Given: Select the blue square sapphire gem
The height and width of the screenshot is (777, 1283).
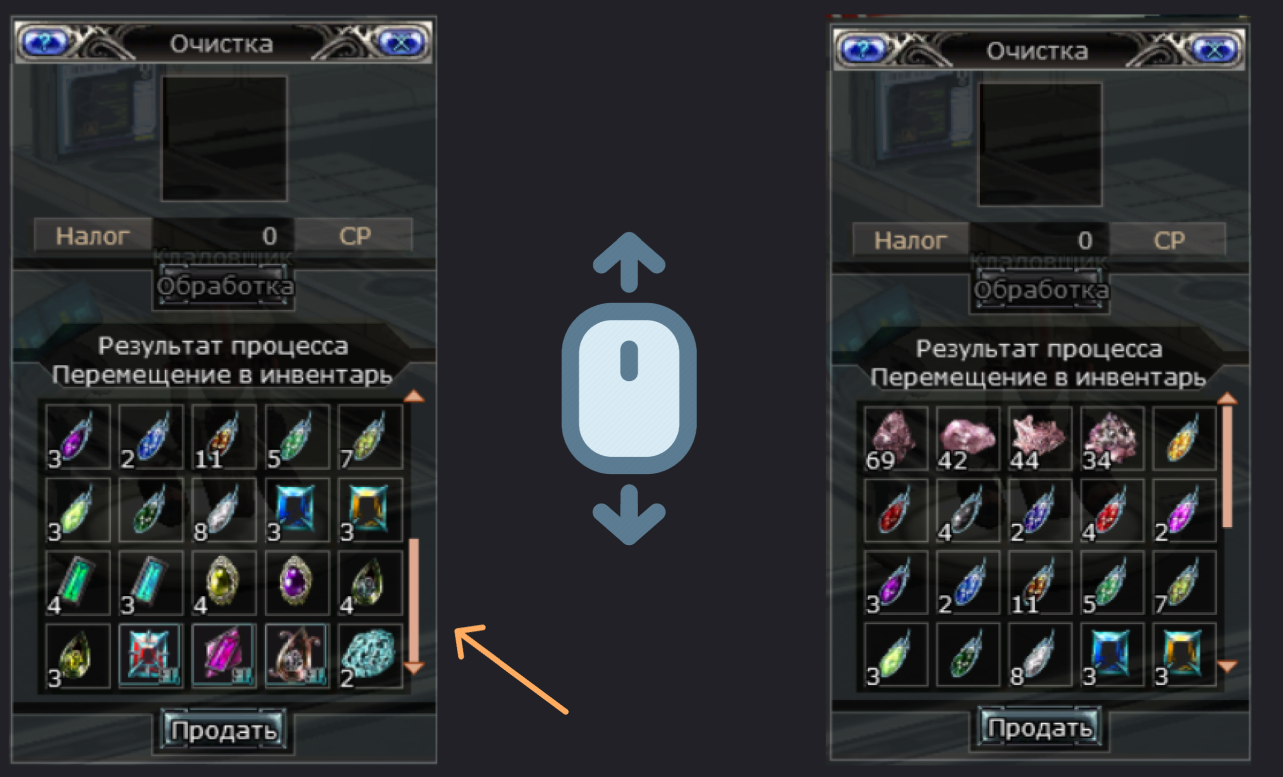Looking at the screenshot, I should (x=296, y=510).
